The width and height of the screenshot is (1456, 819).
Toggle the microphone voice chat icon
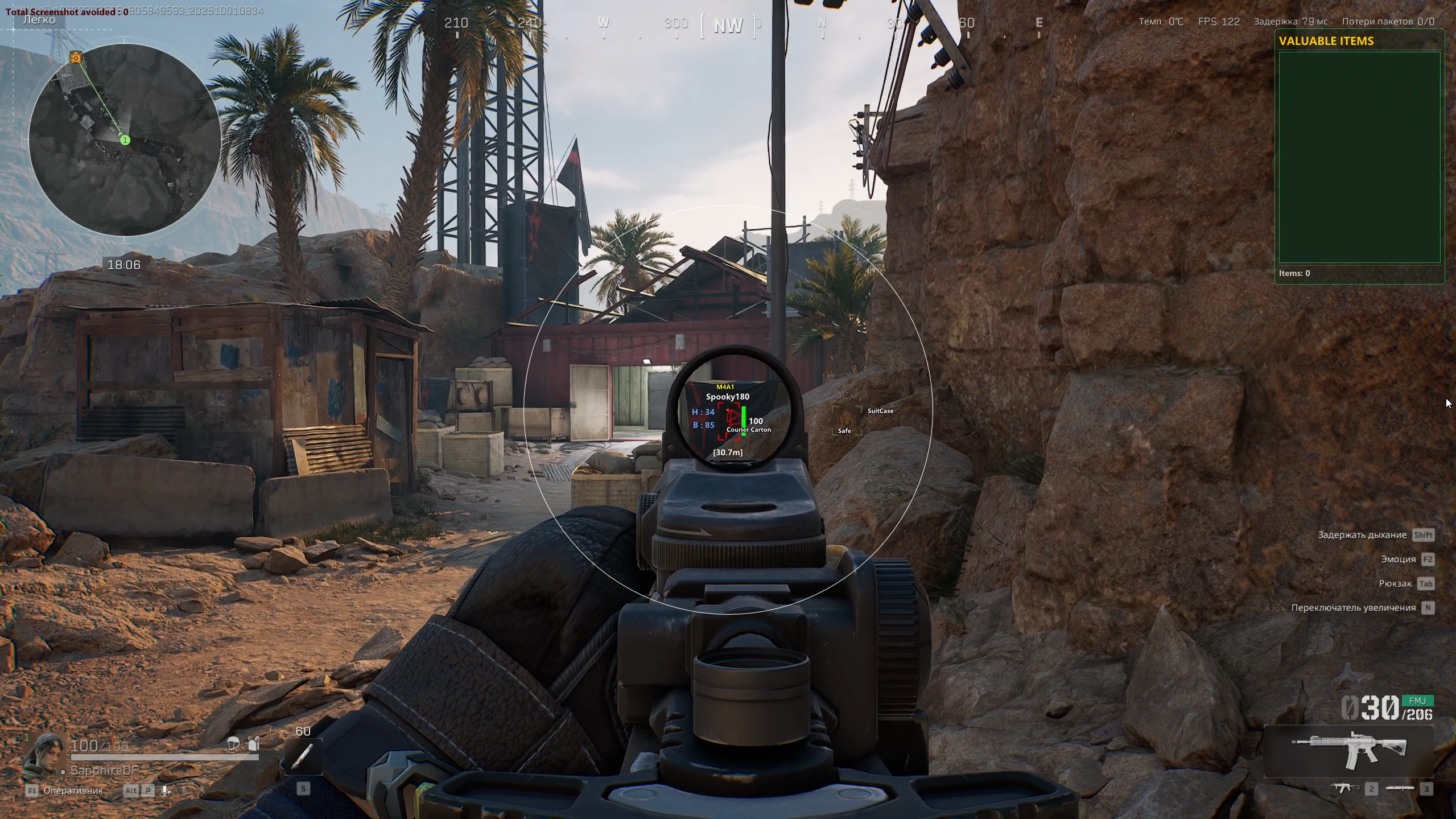[x=166, y=791]
